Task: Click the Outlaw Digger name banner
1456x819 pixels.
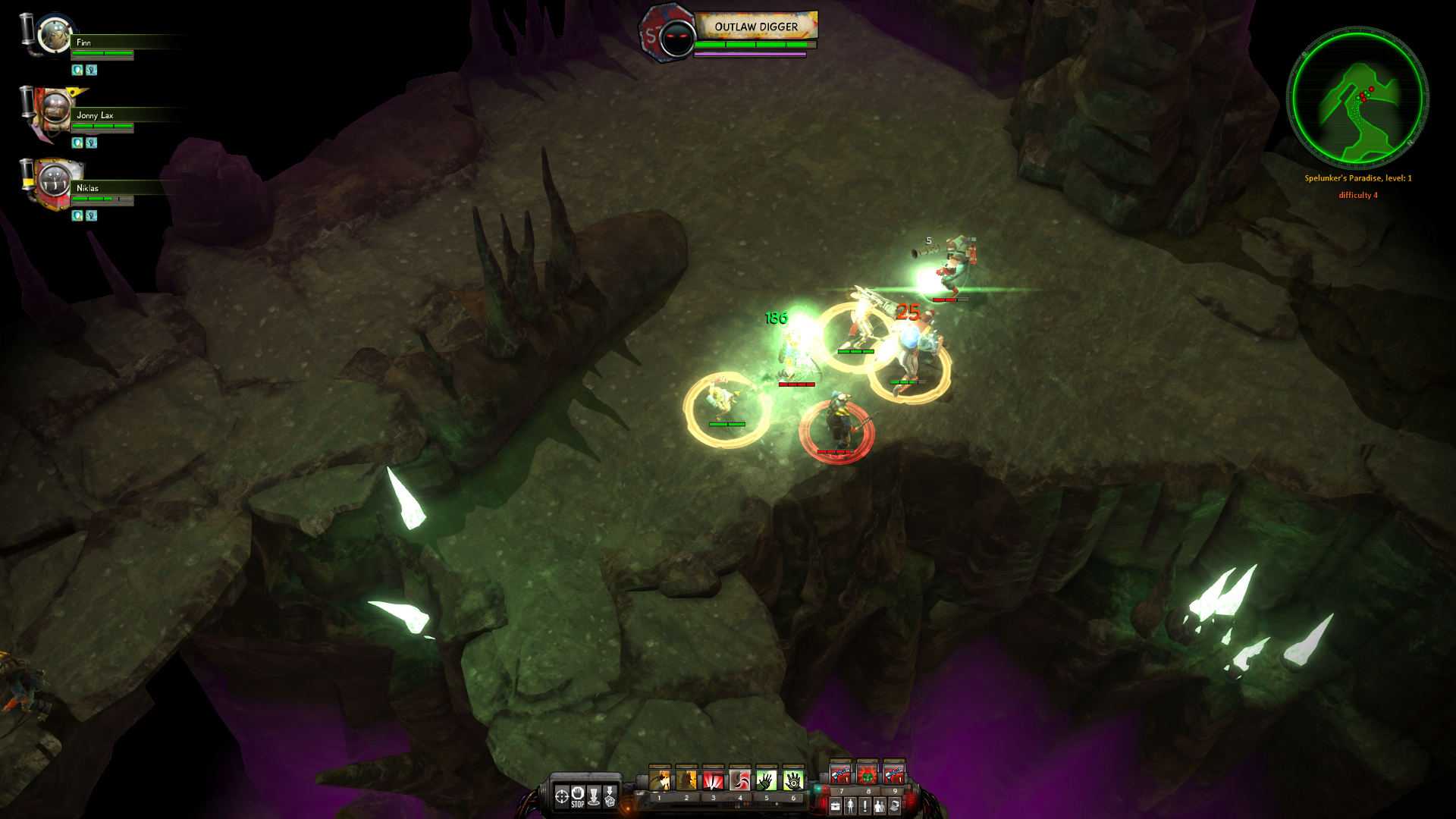Action: pos(757,25)
